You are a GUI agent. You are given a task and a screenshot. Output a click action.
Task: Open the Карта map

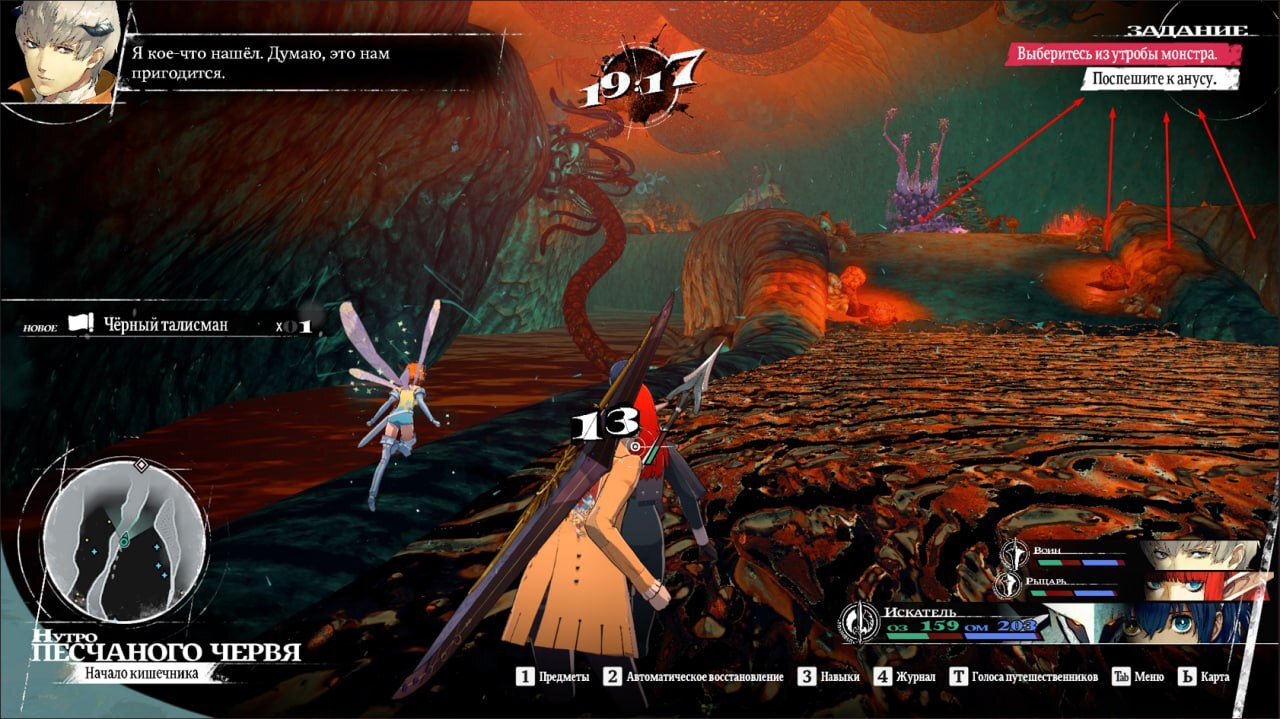tap(1204, 677)
